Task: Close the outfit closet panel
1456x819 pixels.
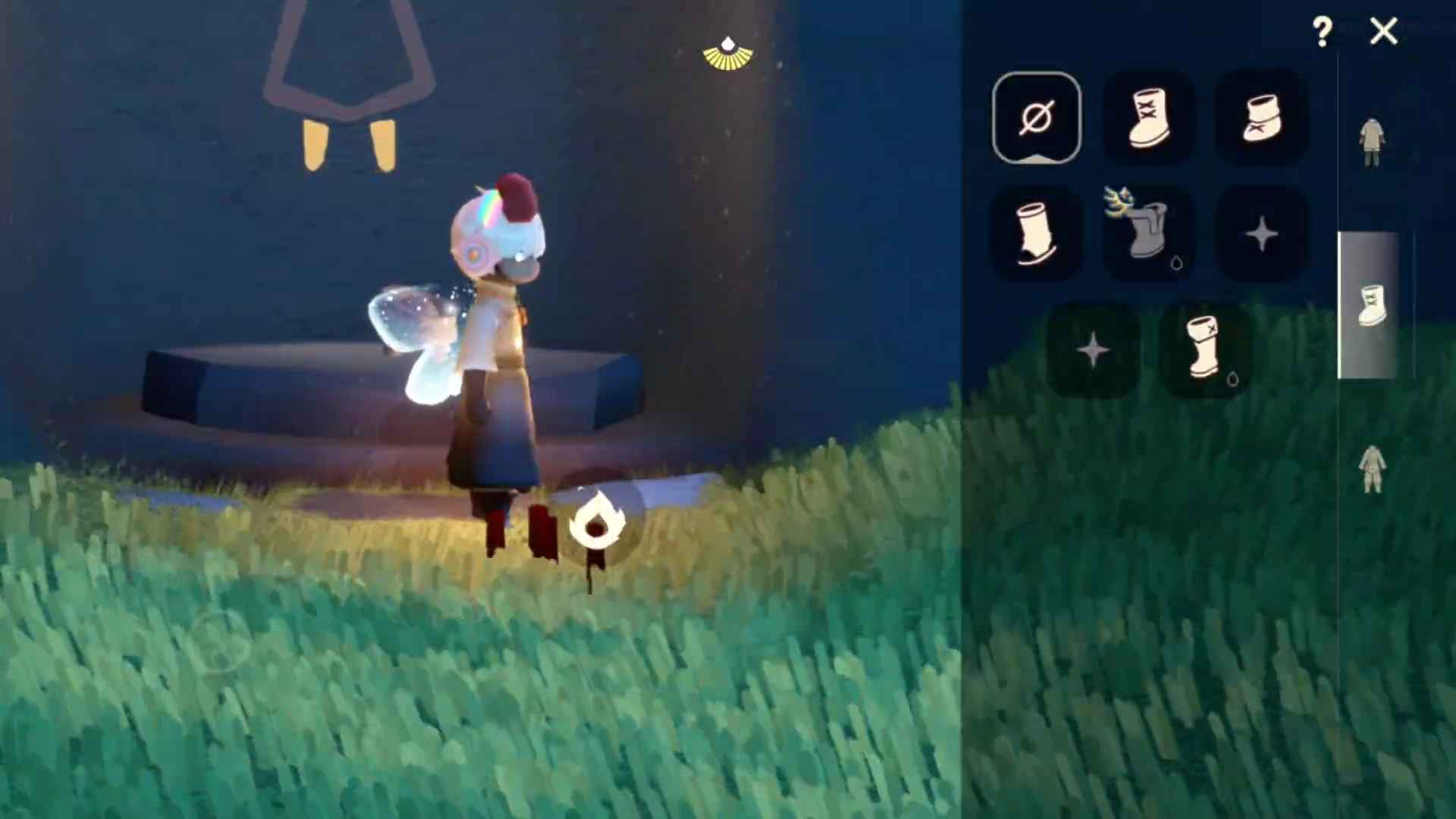Action: tap(1384, 32)
